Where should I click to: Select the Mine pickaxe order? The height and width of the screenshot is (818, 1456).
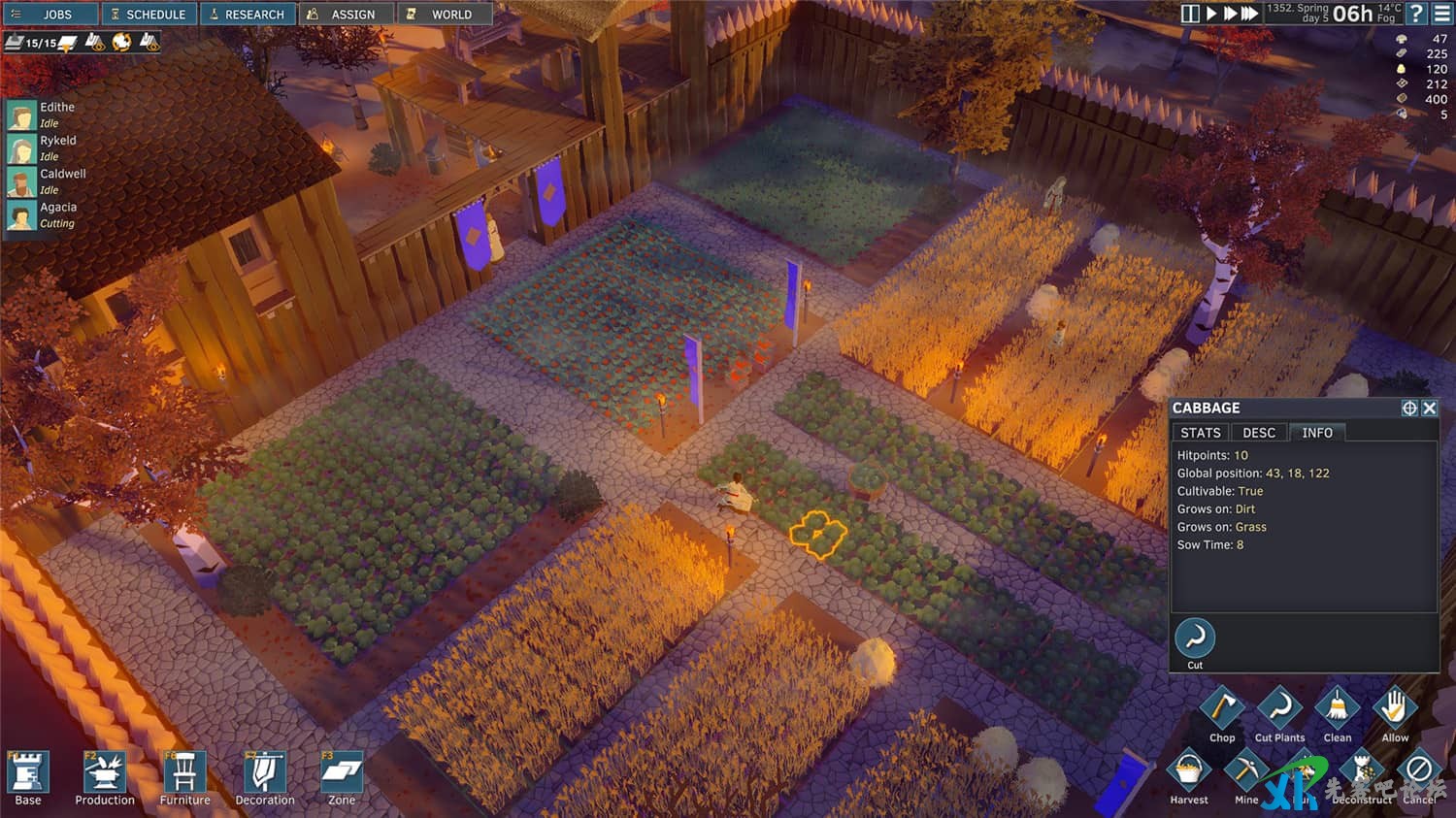1246,772
